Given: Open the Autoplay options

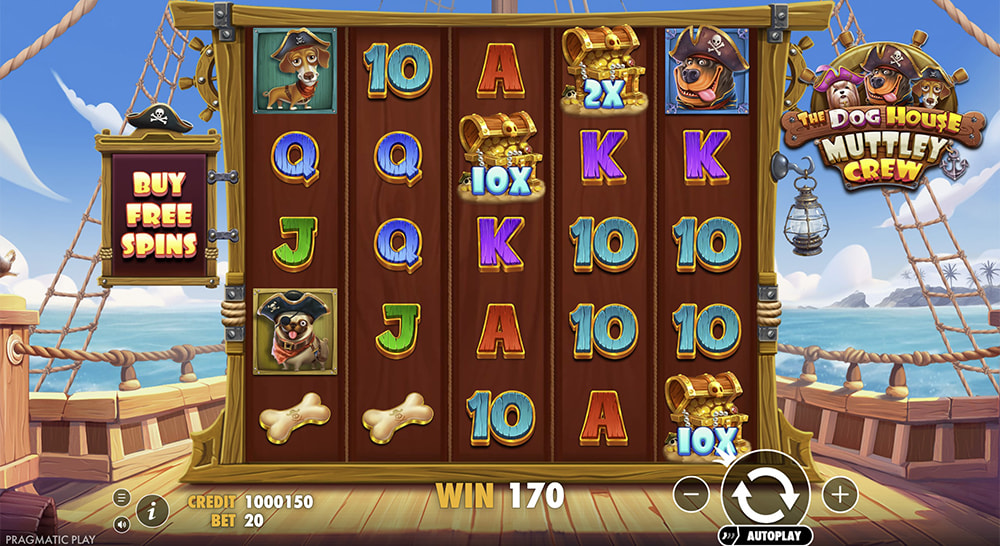Looking at the screenshot, I should tap(766, 535).
